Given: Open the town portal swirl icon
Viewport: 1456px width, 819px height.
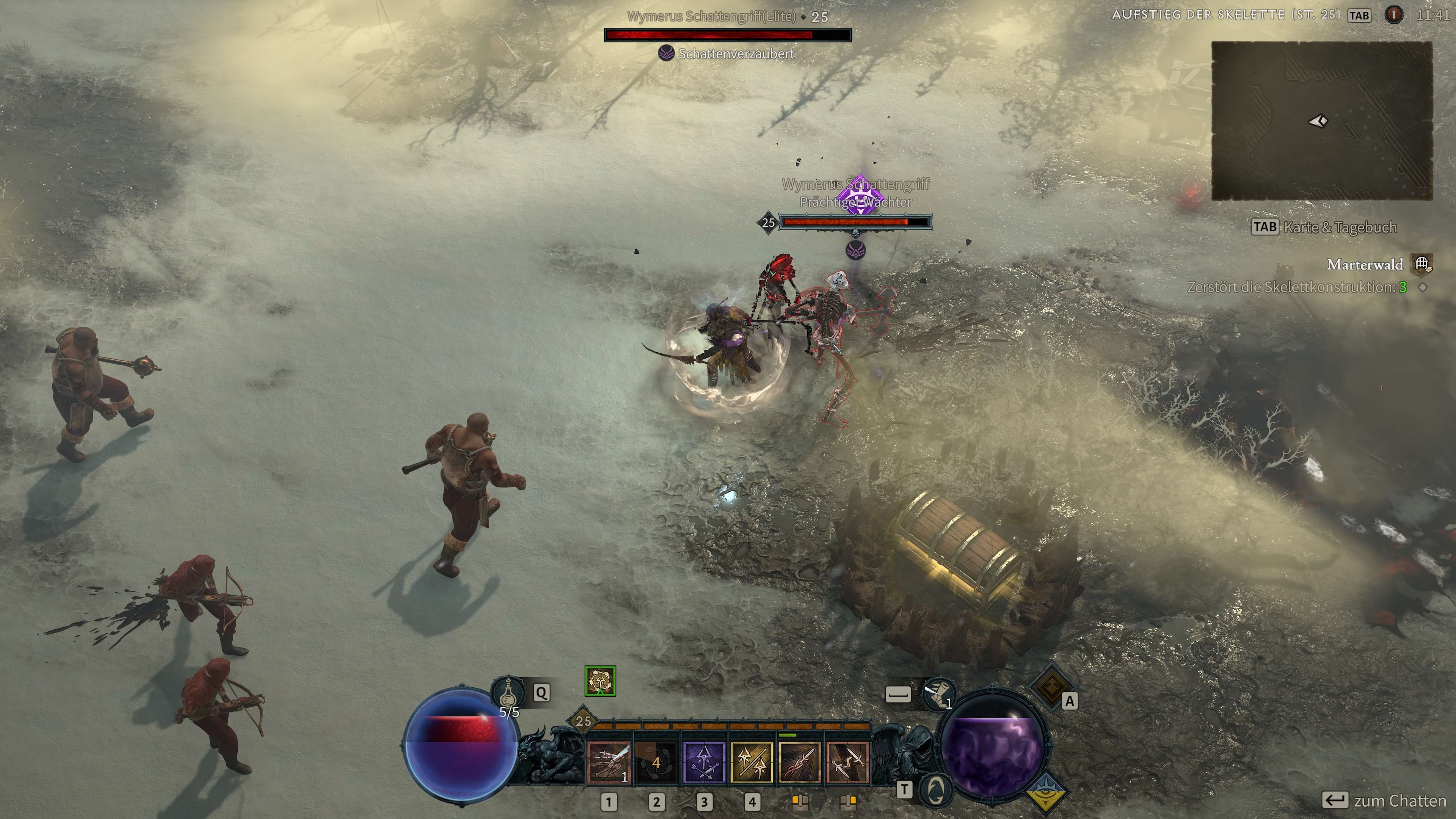Looking at the screenshot, I should (x=936, y=789).
